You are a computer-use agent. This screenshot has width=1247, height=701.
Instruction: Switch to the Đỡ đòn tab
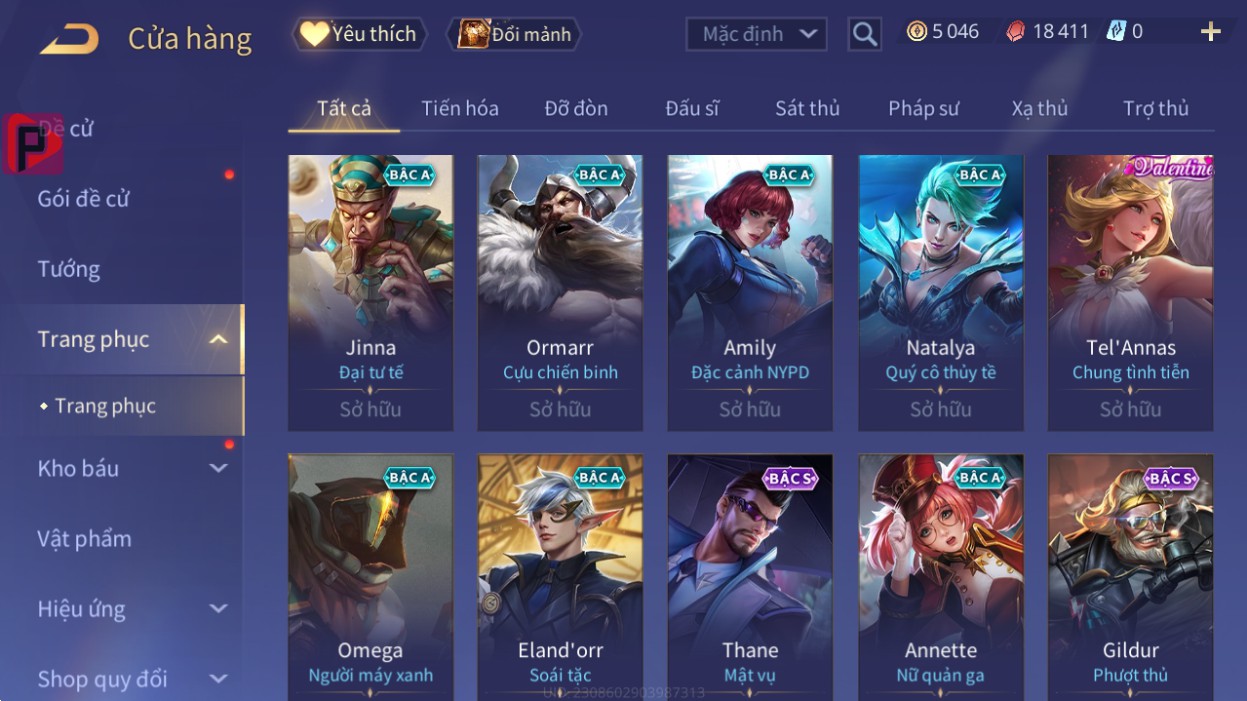coord(576,108)
